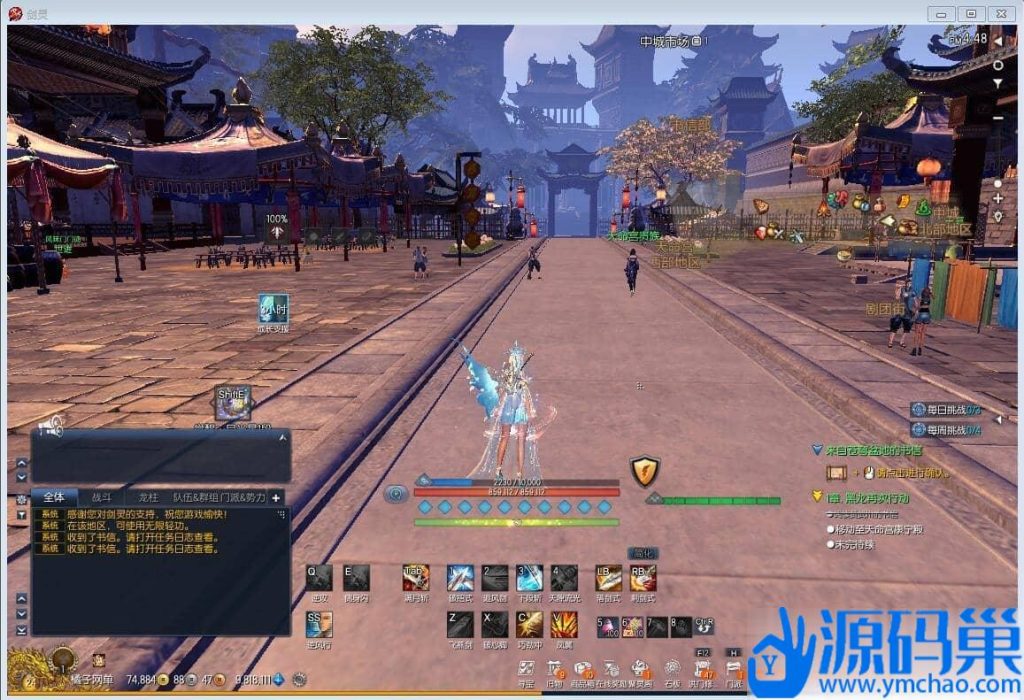The width and height of the screenshot is (1024, 700).
Task: Close the game window
Action: coord(1000,13)
